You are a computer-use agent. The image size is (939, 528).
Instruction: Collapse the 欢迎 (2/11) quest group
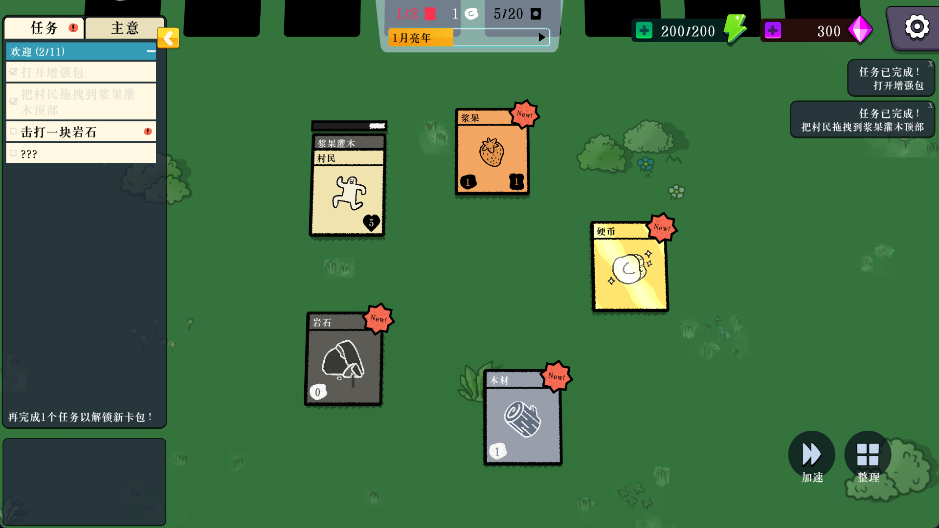(151, 51)
